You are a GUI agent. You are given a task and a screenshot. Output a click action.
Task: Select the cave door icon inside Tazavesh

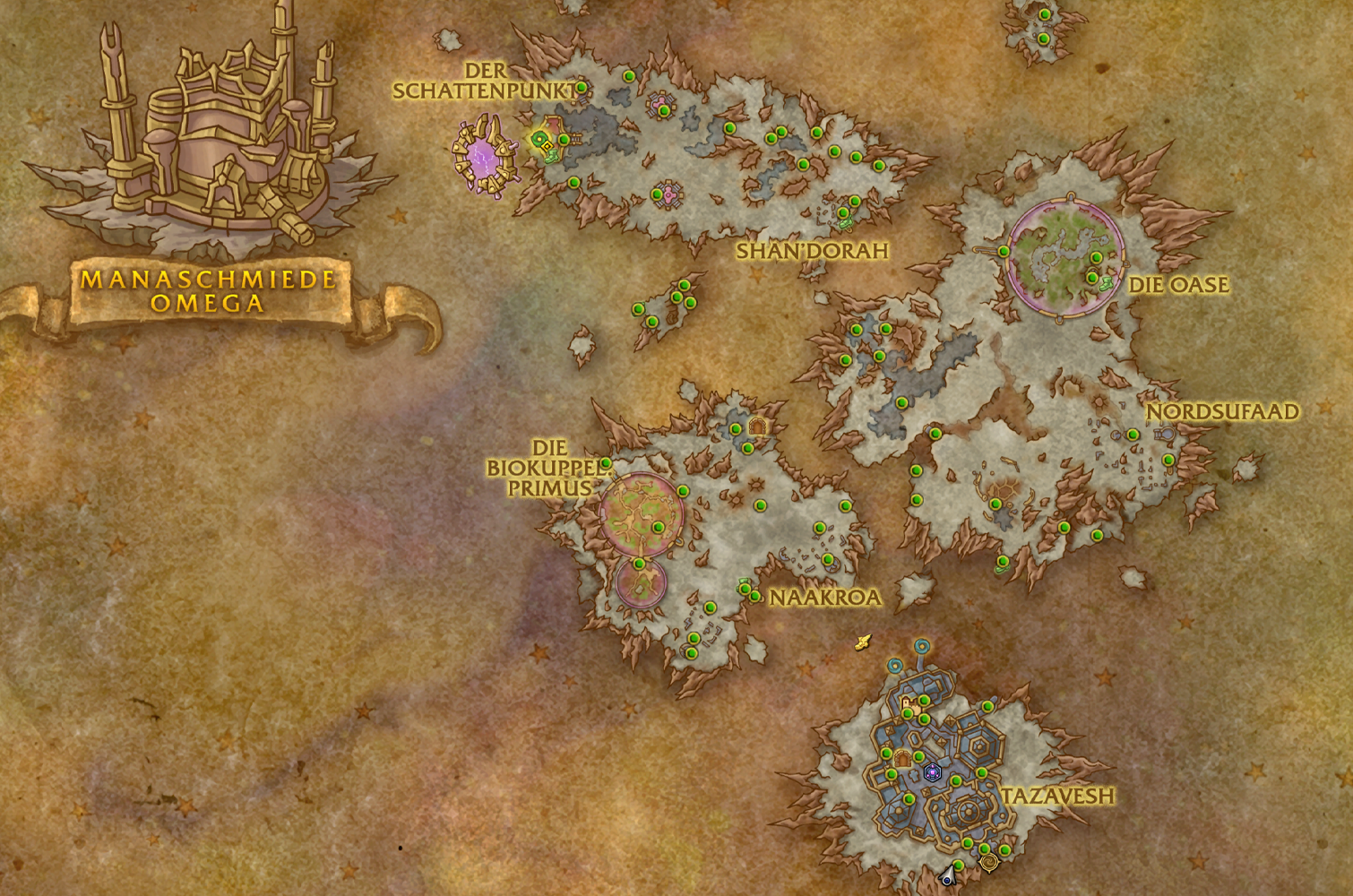click(x=902, y=758)
